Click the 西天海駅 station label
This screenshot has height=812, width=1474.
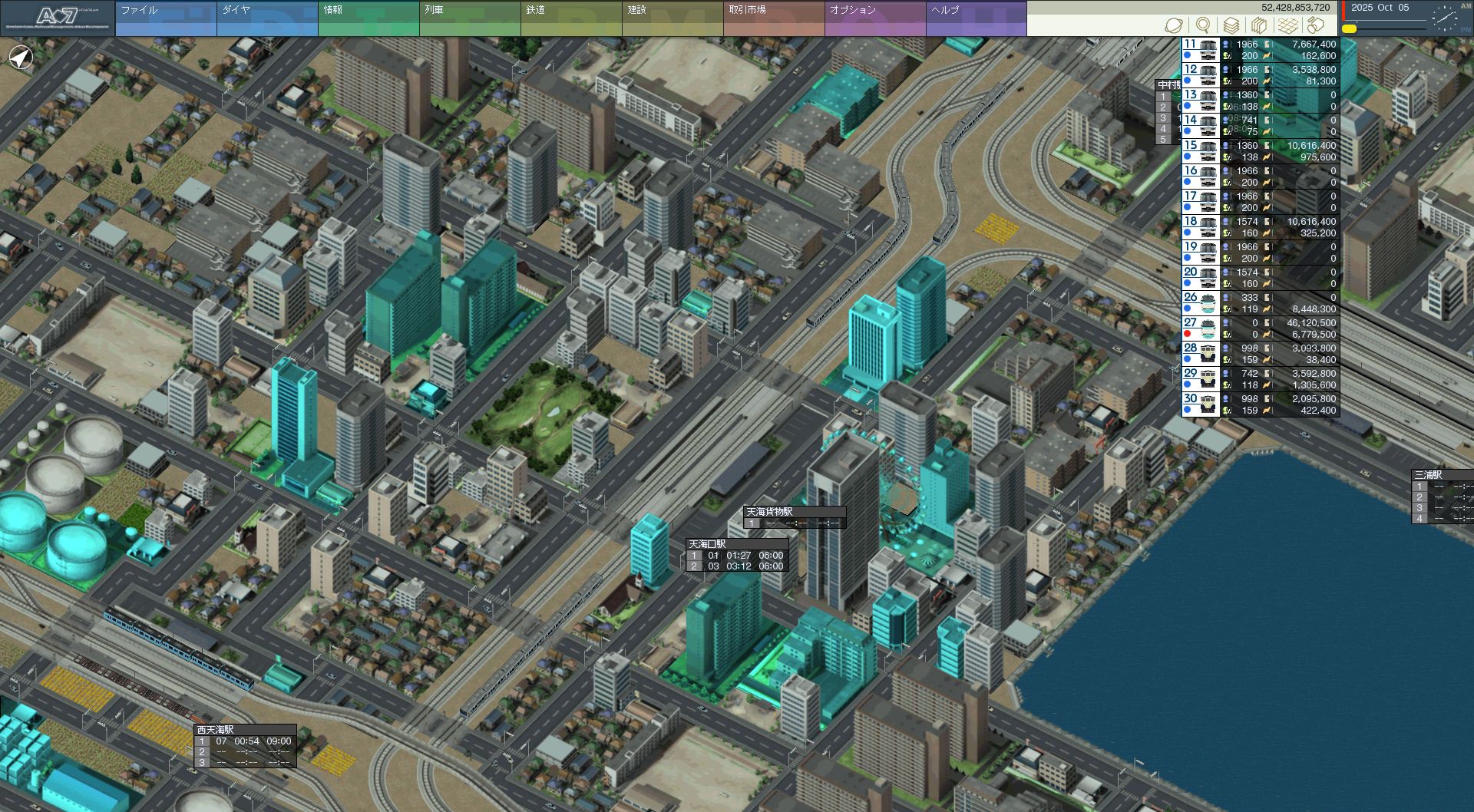tap(215, 730)
